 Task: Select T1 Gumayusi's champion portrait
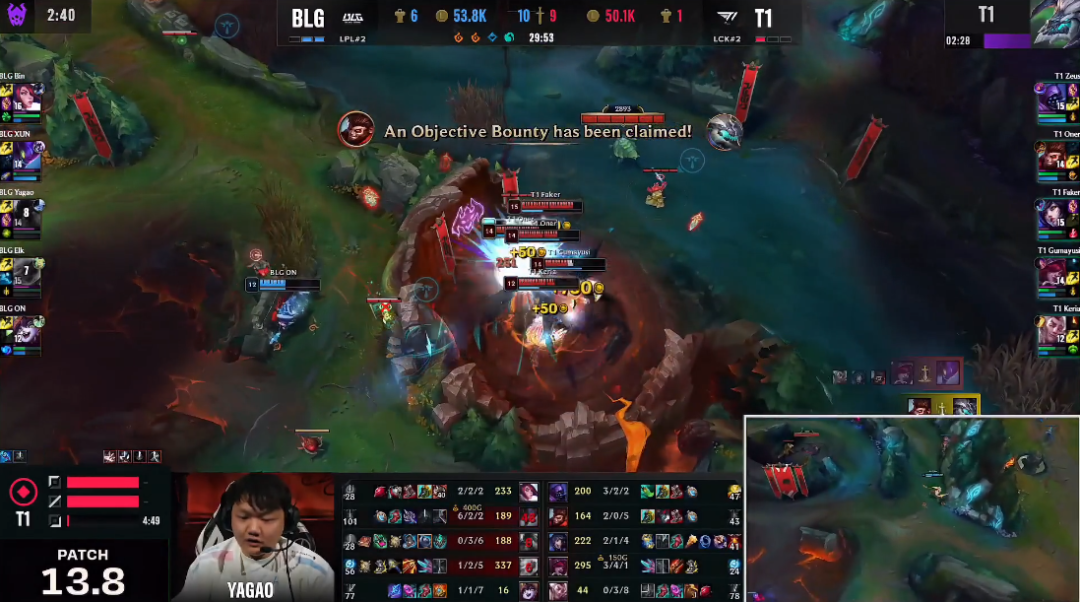[x=1054, y=272]
